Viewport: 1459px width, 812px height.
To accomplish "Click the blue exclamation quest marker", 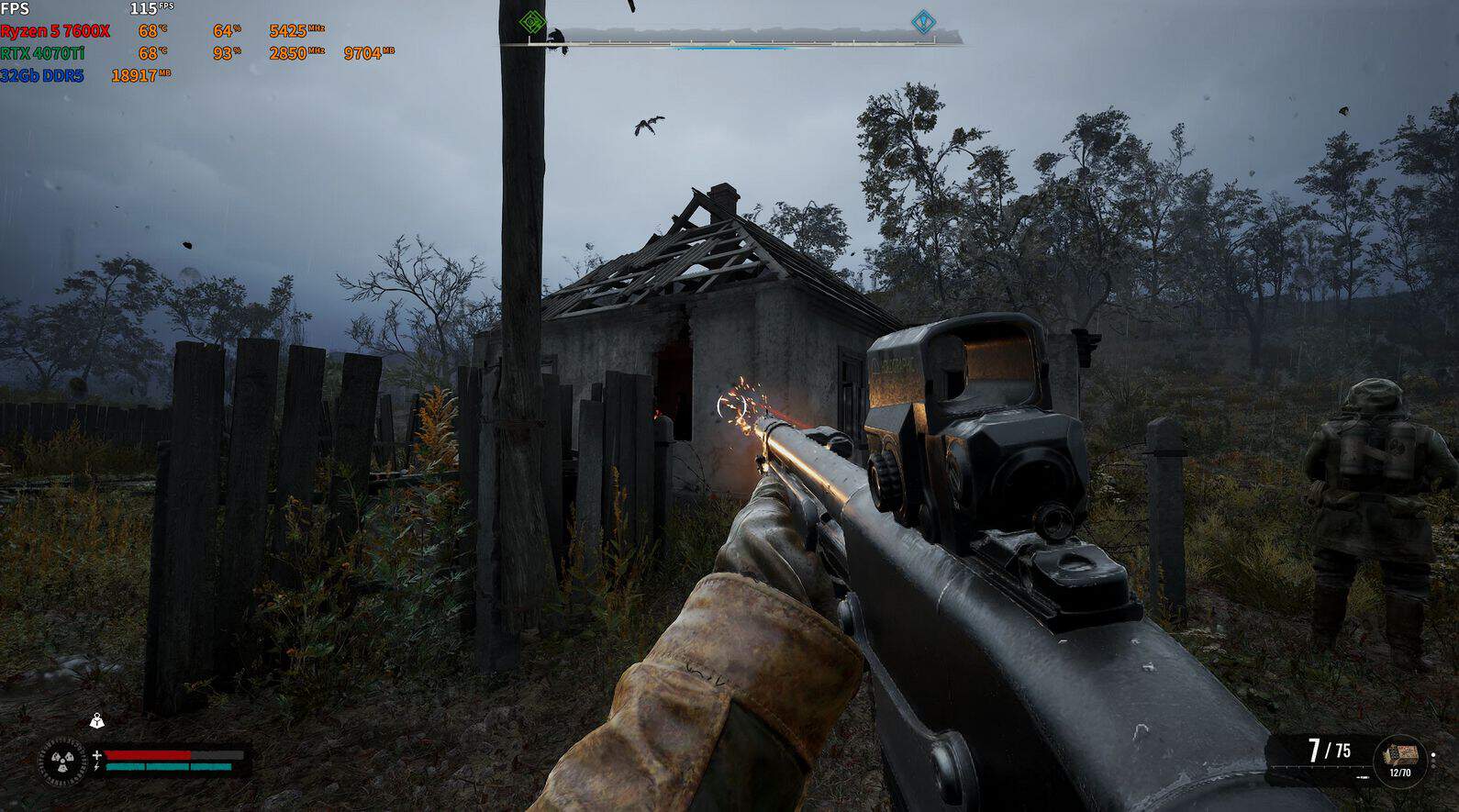I will (x=922, y=22).
